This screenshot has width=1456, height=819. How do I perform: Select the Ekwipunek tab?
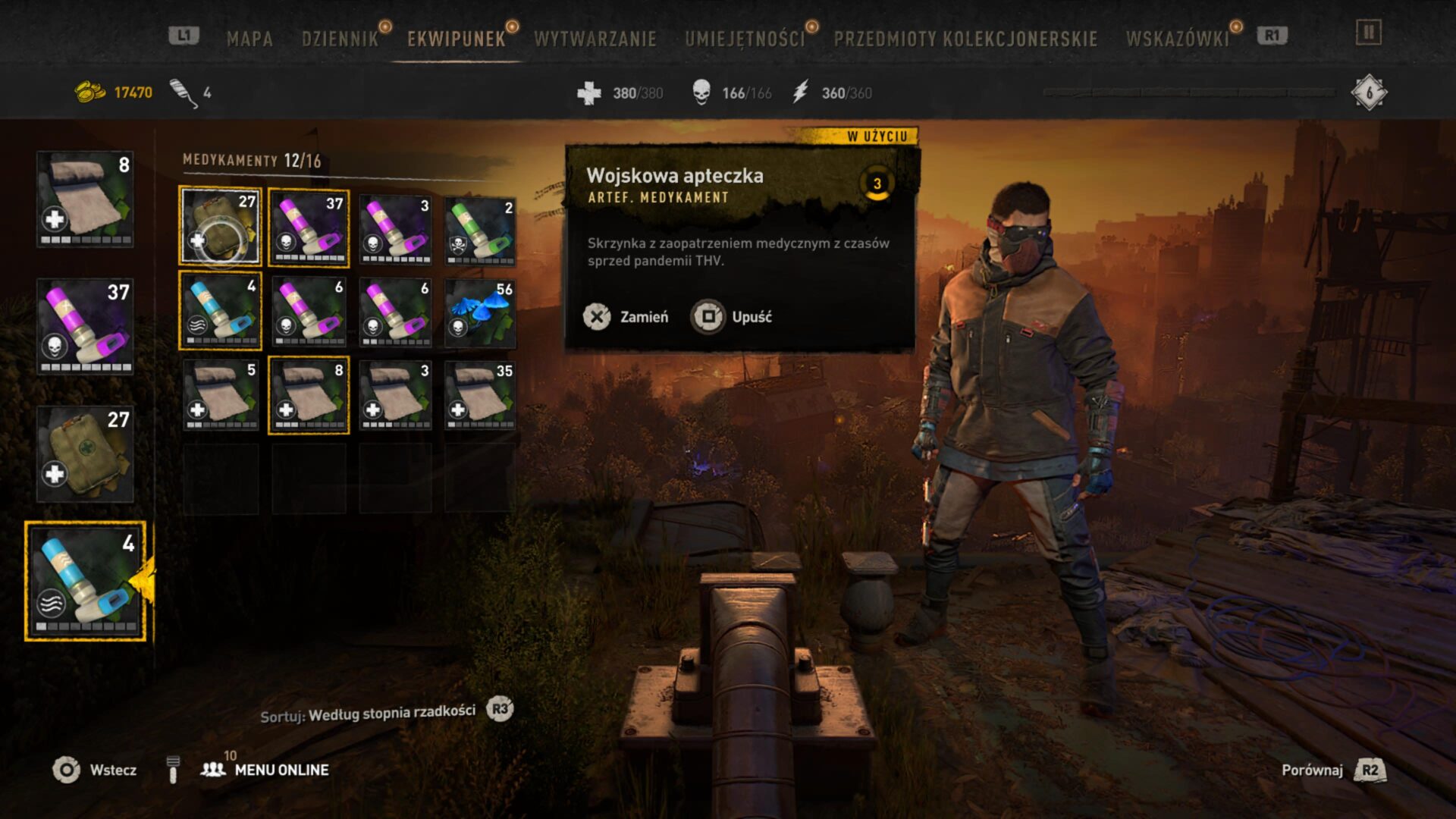pos(456,39)
